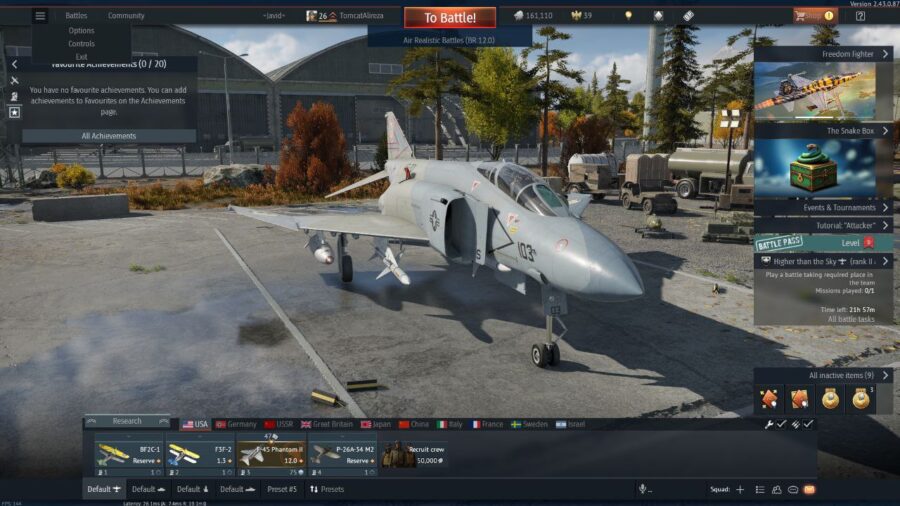Open the Community menu
This screenshot has height=506, width=900.
[x=126, y=16]
